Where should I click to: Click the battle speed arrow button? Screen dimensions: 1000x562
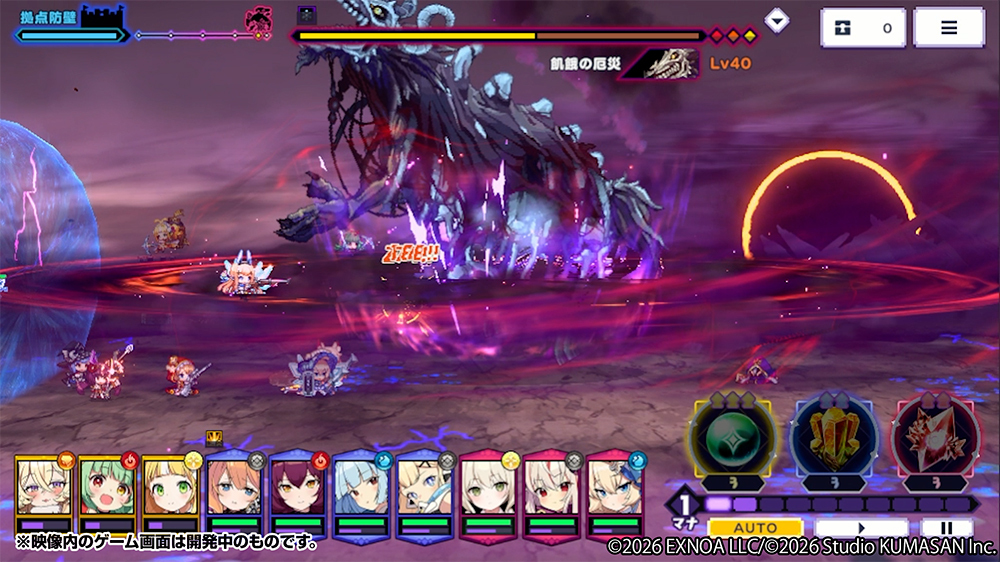tap(861, 527)
